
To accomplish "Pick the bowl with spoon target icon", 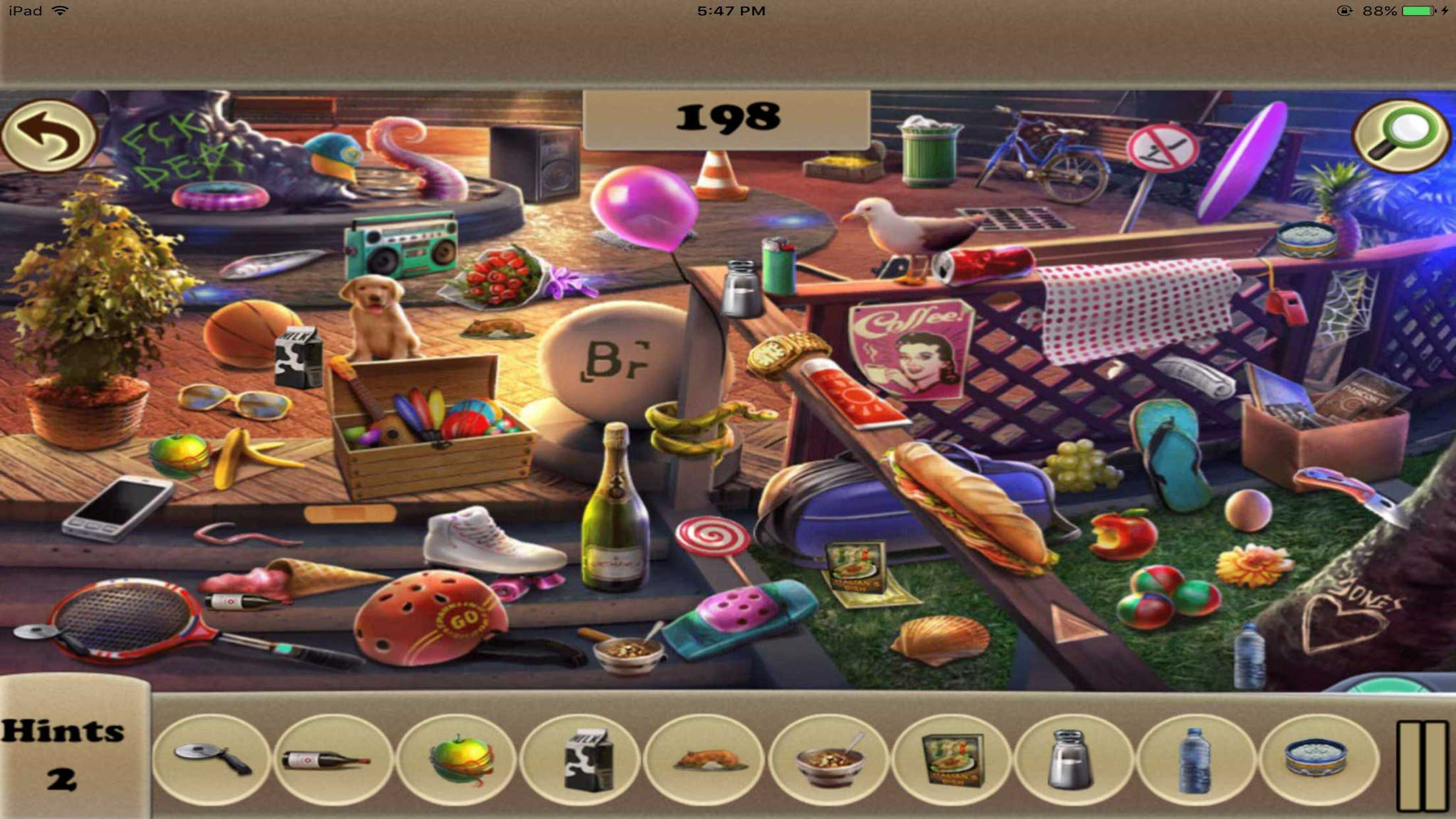I will [x=828, y=760].
